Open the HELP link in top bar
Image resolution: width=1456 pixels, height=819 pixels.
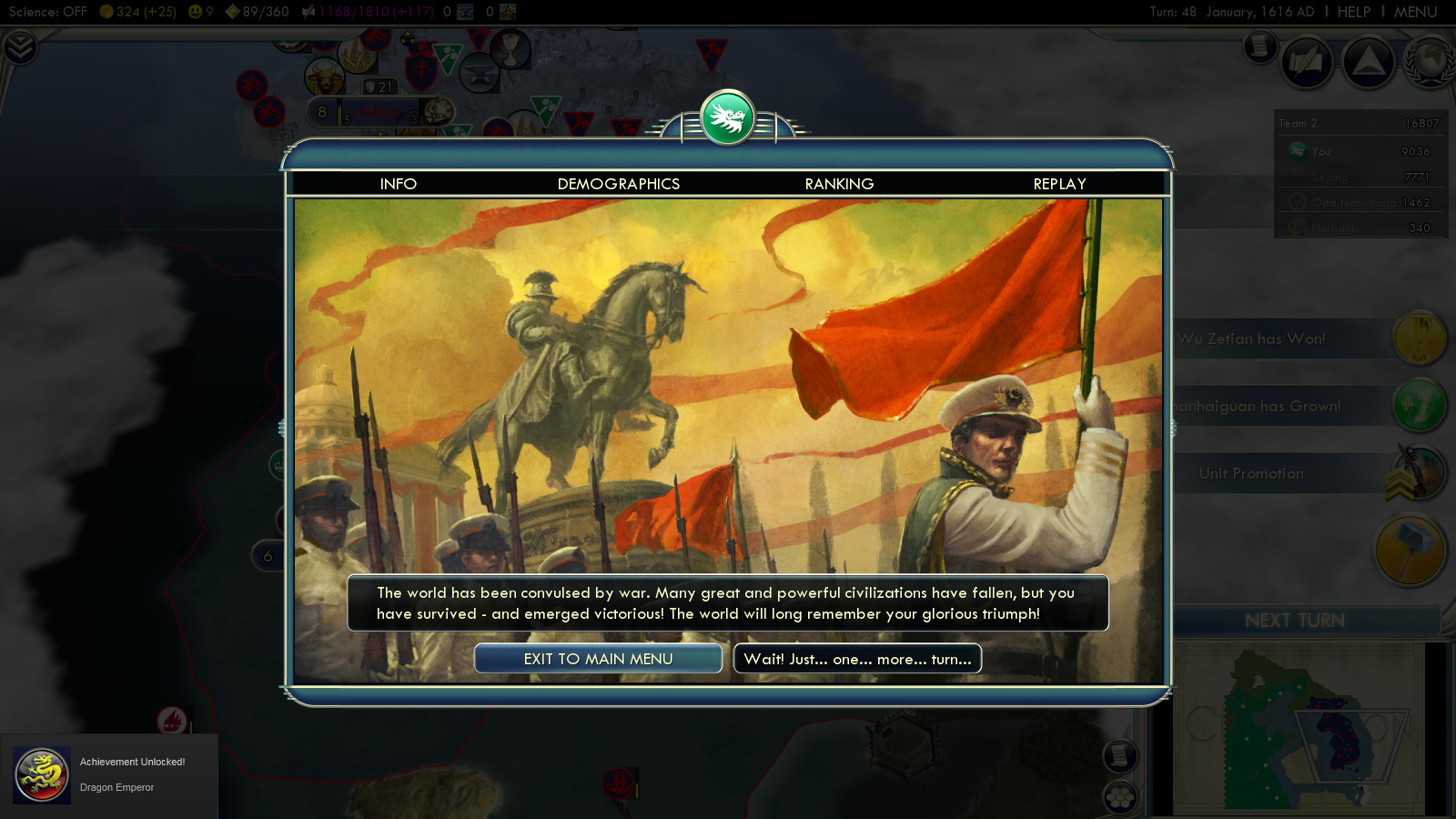[1353, 12]
